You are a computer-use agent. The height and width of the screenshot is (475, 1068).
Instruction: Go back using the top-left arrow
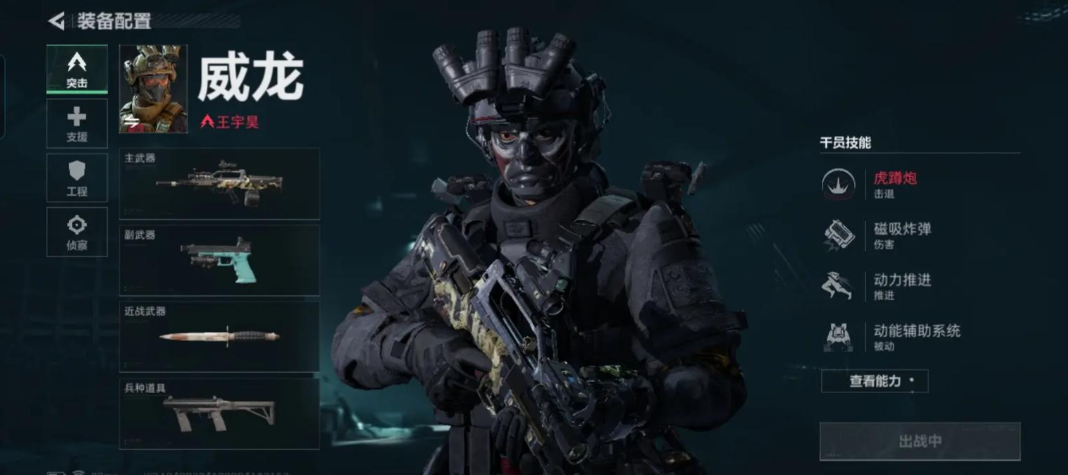click(56, 21)
